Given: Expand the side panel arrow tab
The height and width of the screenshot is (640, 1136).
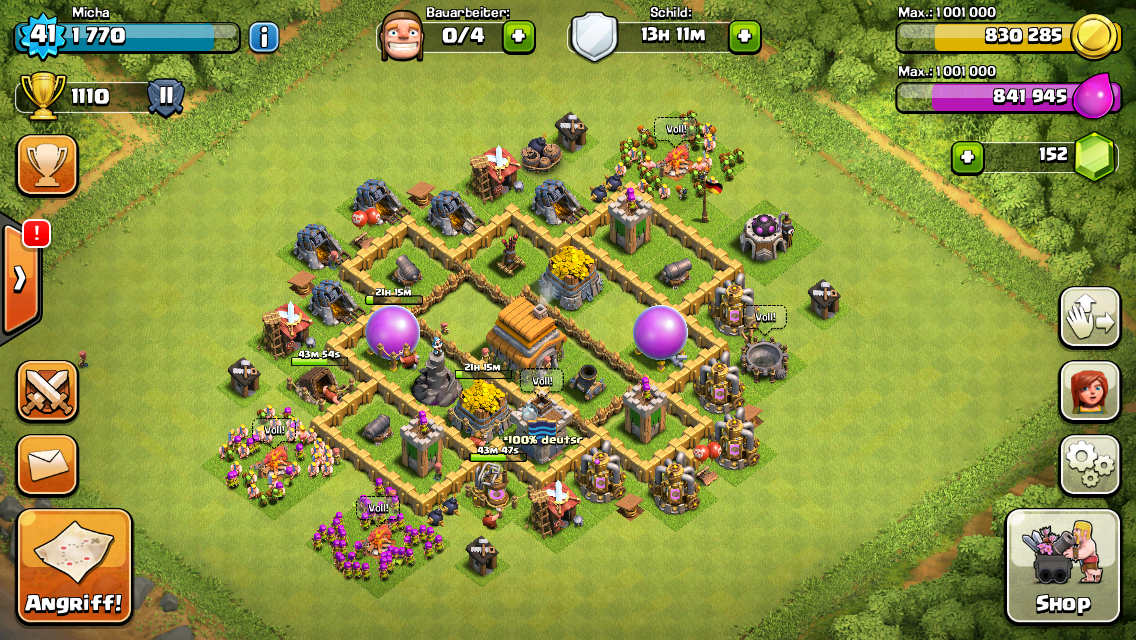Looking at the screenshot, I should click(x=20, y=280).
